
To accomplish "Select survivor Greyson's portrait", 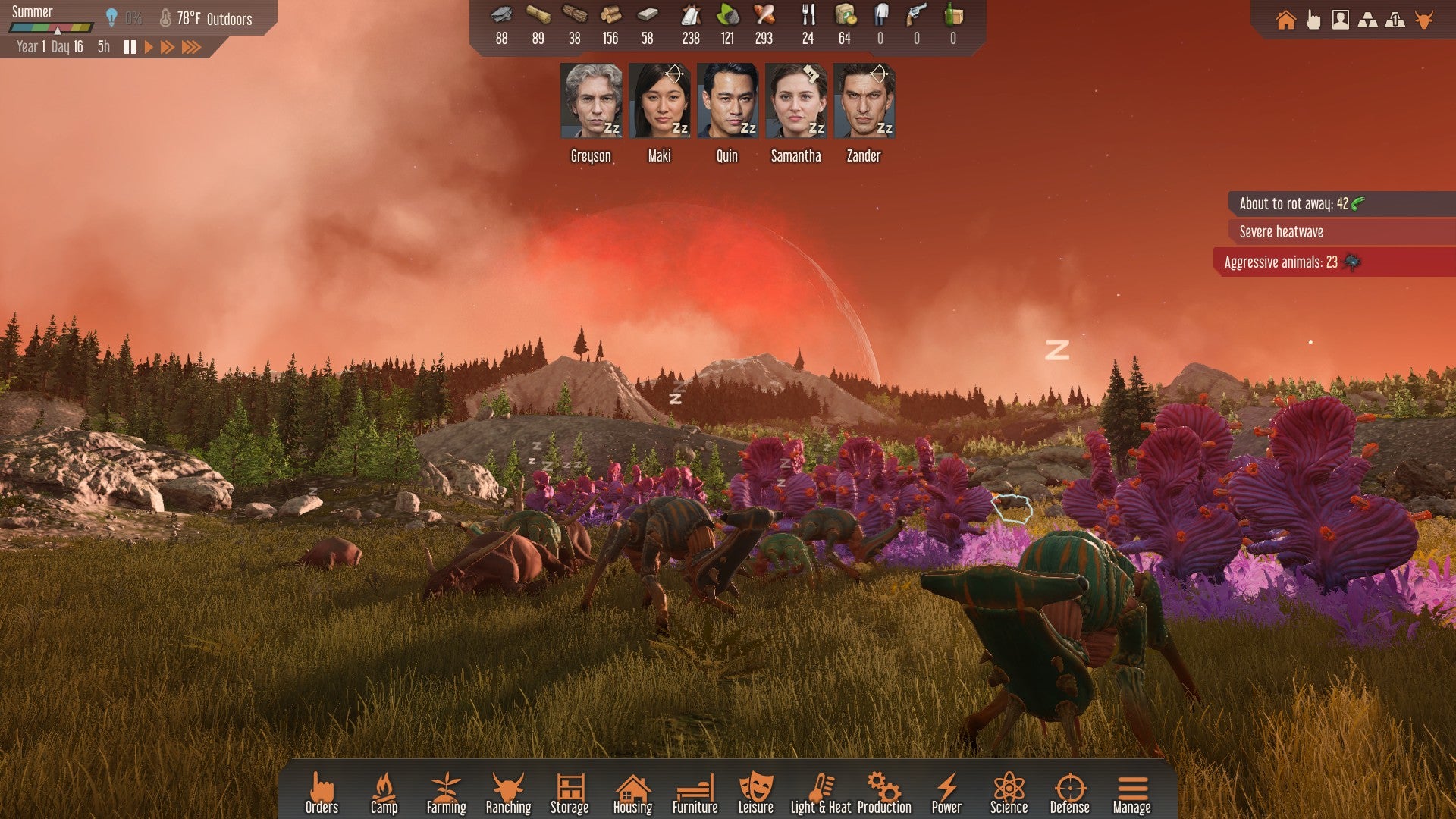I will tap(591, 101).
